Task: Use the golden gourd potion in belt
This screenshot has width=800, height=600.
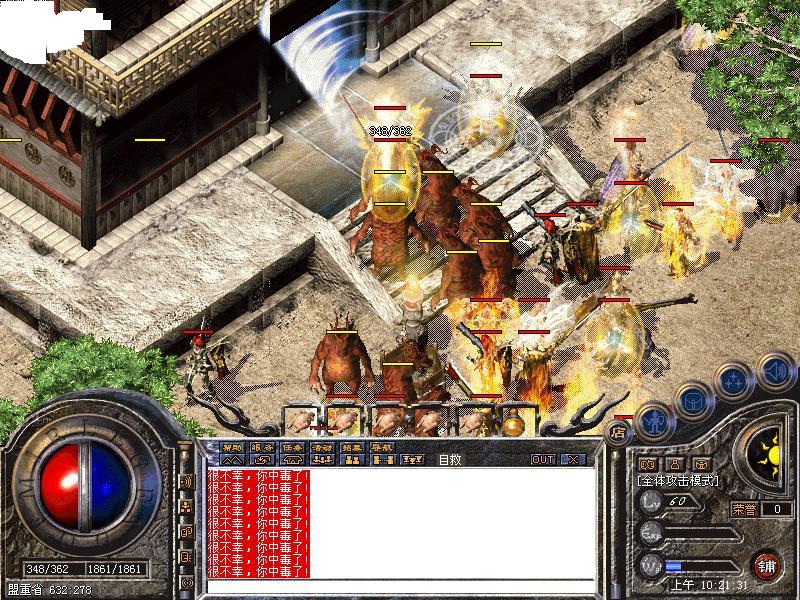Action: click(514, 422)
